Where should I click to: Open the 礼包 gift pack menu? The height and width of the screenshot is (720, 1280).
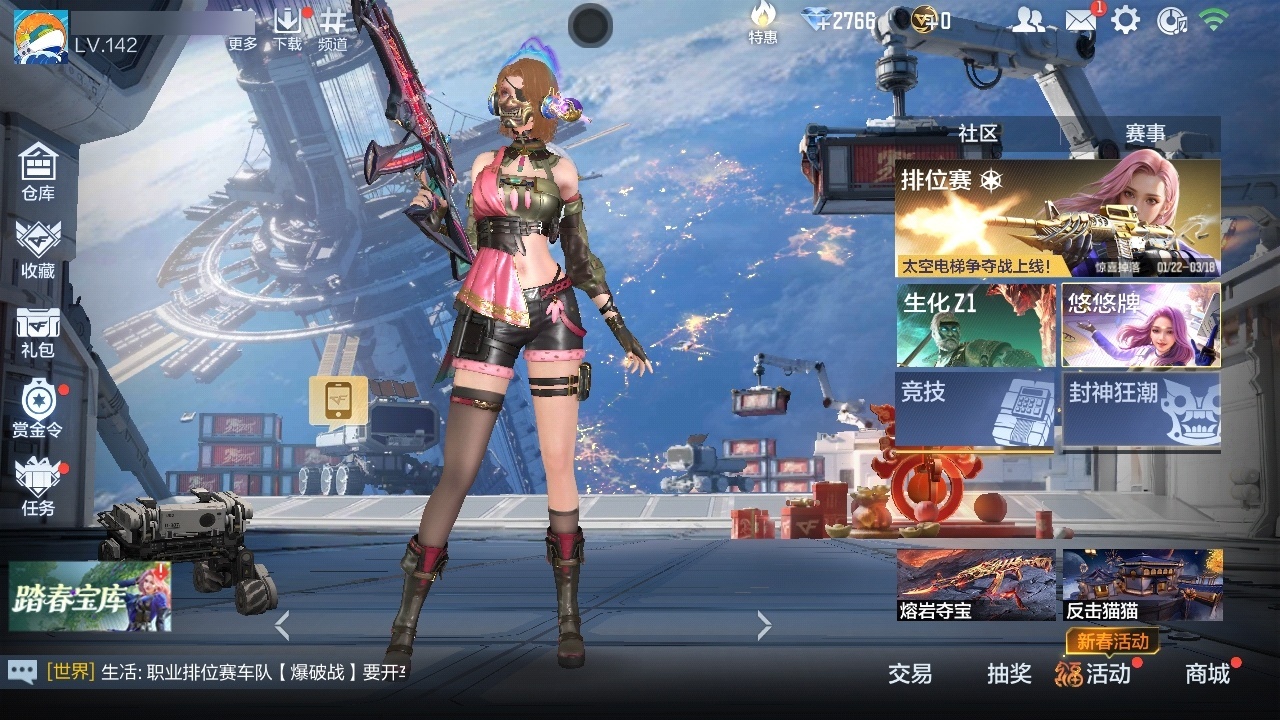38,331
